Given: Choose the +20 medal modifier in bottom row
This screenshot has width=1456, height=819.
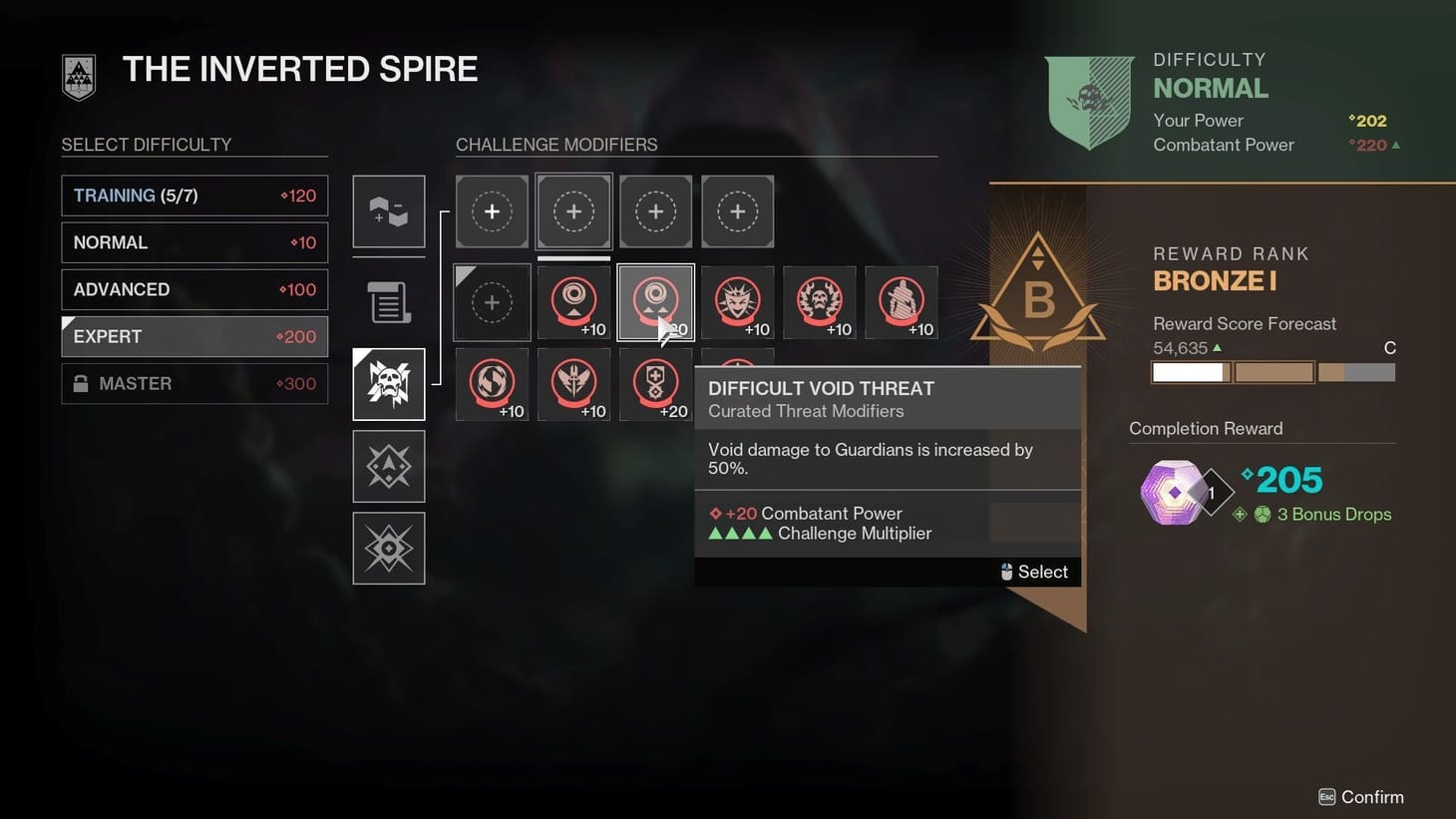Looking at the screenshot, I should point(655,384).
